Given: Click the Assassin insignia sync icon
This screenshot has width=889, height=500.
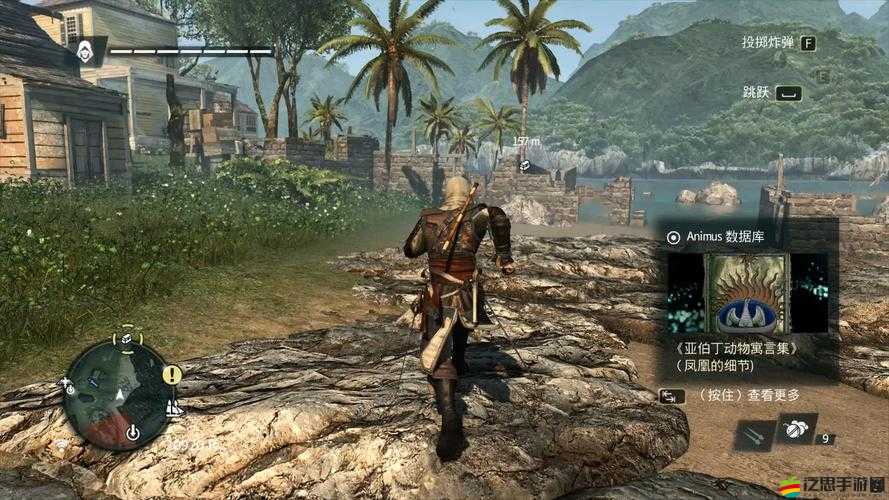Looking at the screenshot, I should [87, 50].
